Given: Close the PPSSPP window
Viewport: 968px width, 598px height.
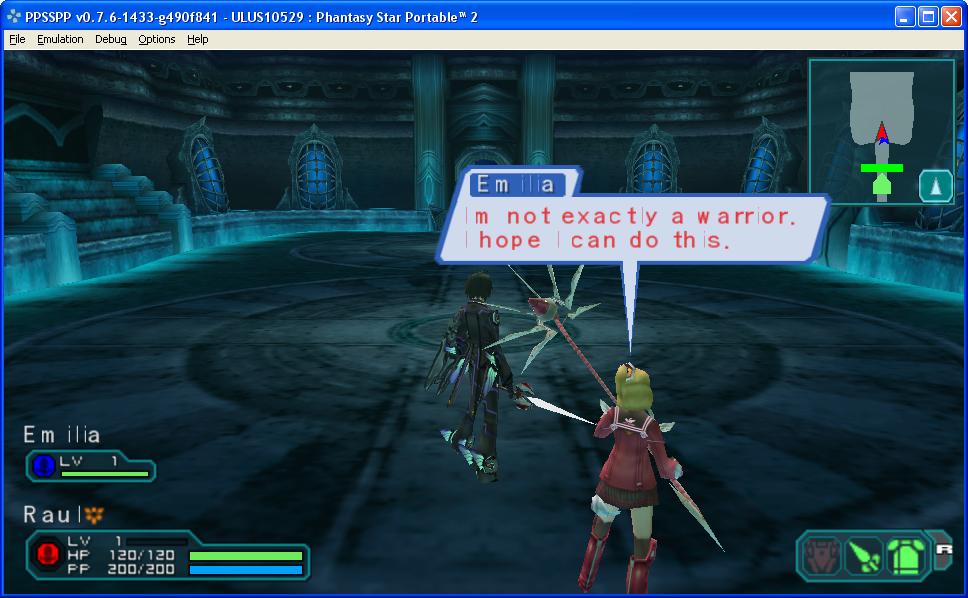Looking at the screenshot, I should tap(950, 17).
